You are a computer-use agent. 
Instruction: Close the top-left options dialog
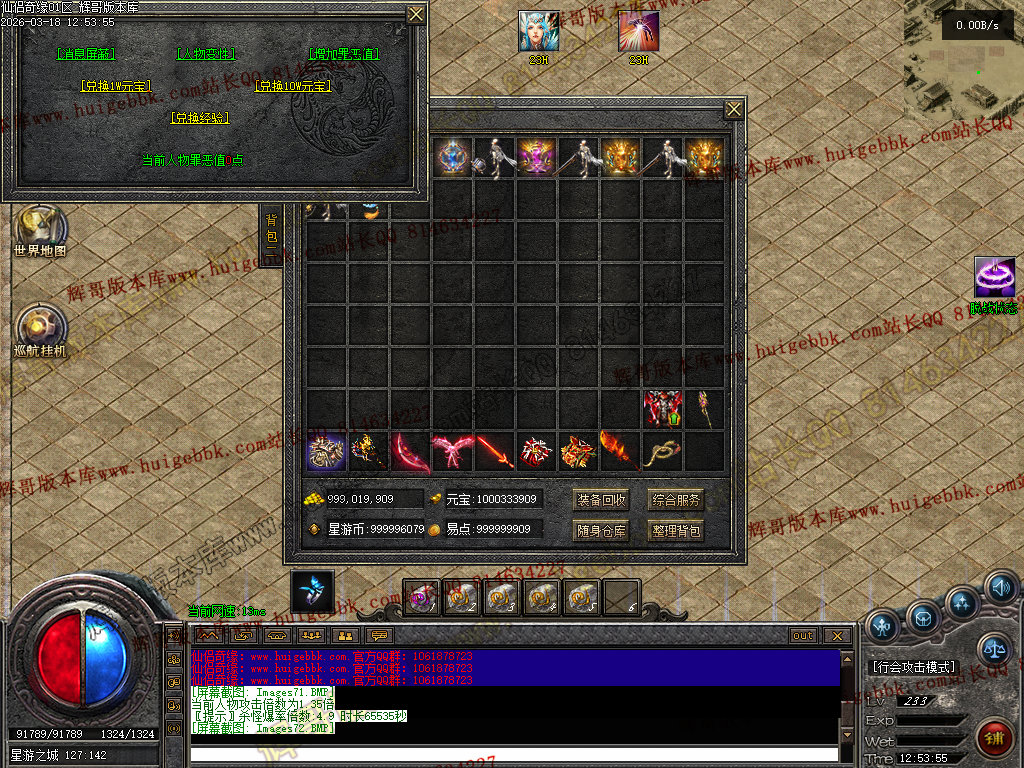point(415,14)
